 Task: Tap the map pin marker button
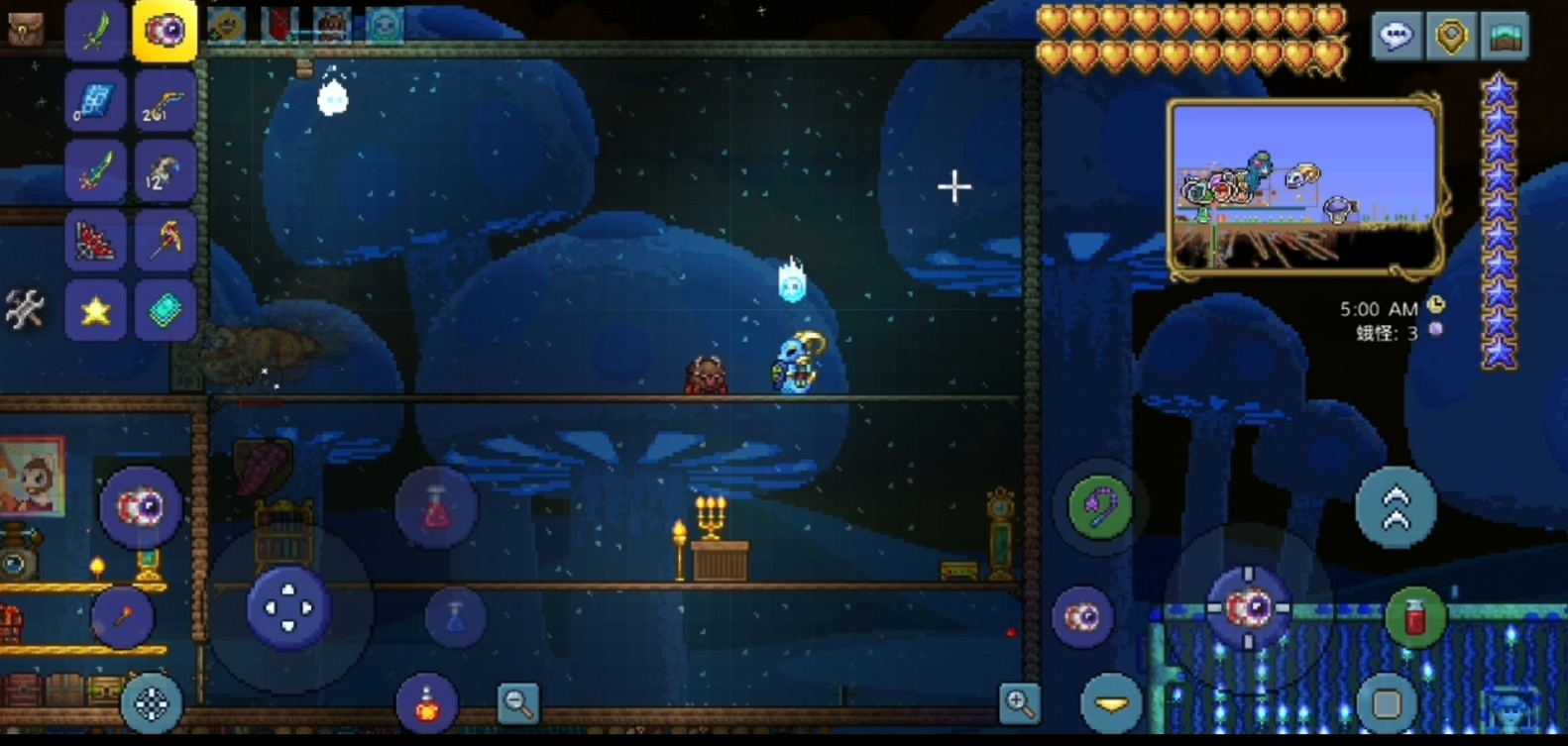coord(1451,37)
